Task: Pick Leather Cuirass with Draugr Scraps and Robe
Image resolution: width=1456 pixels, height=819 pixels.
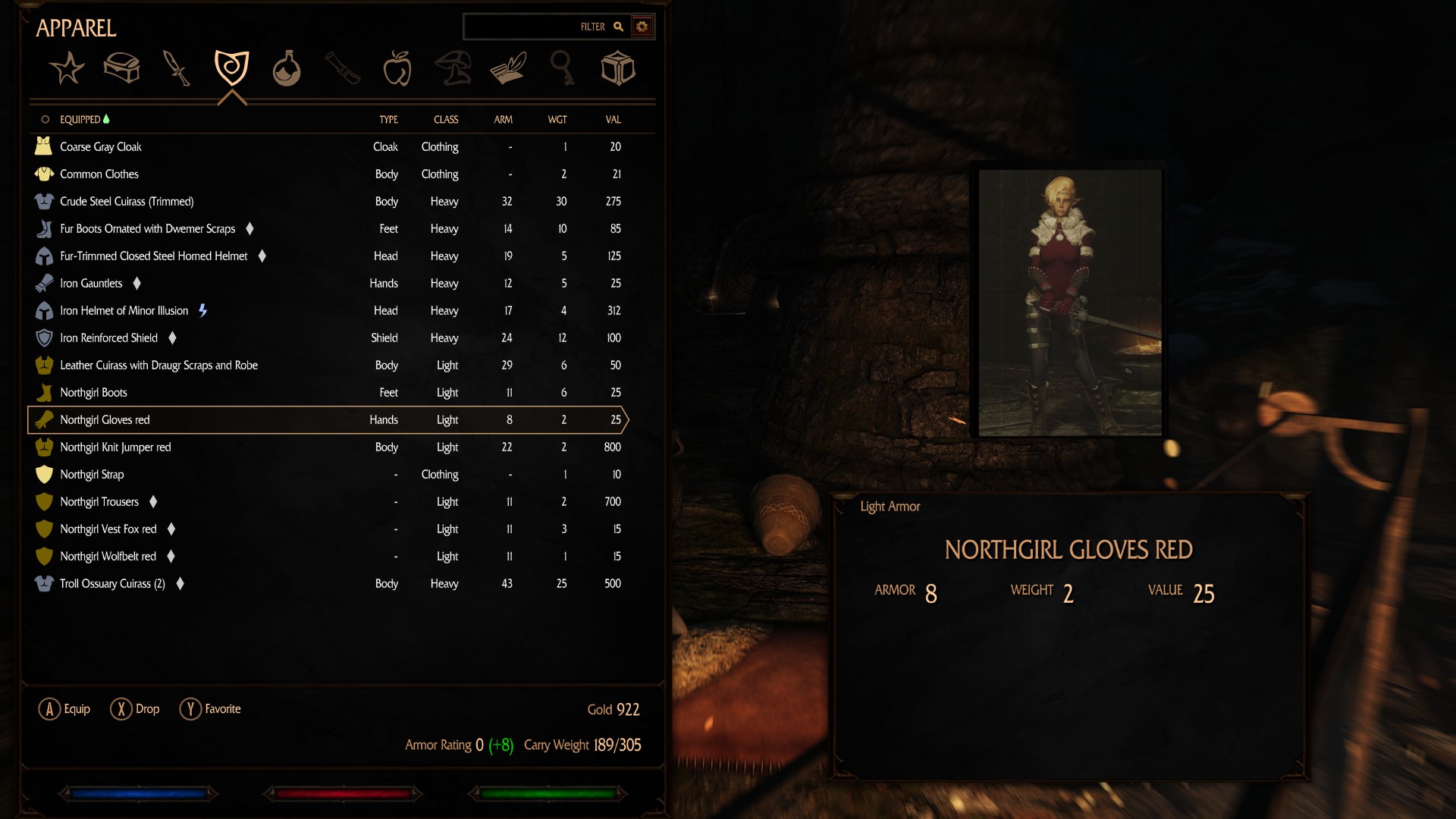Action: [x=159, y=366]
